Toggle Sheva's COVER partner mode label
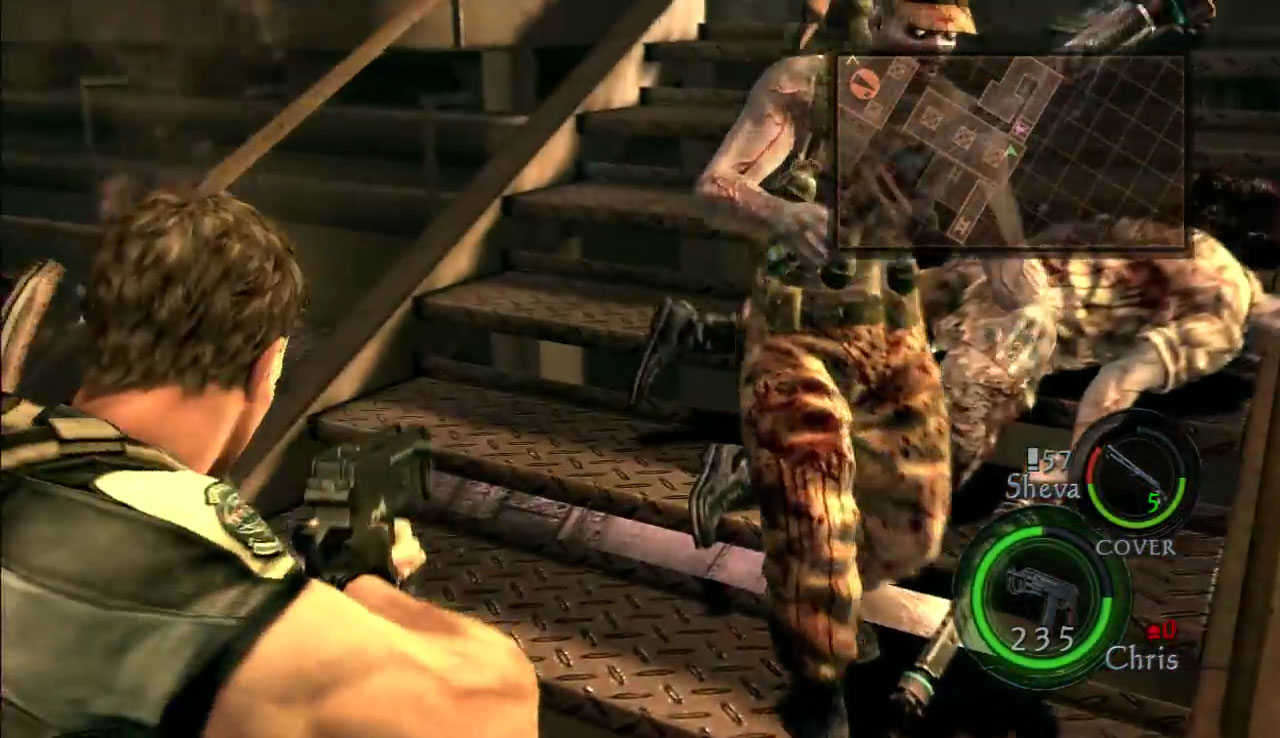1280x738 pixels. [x=1135, y=547]
